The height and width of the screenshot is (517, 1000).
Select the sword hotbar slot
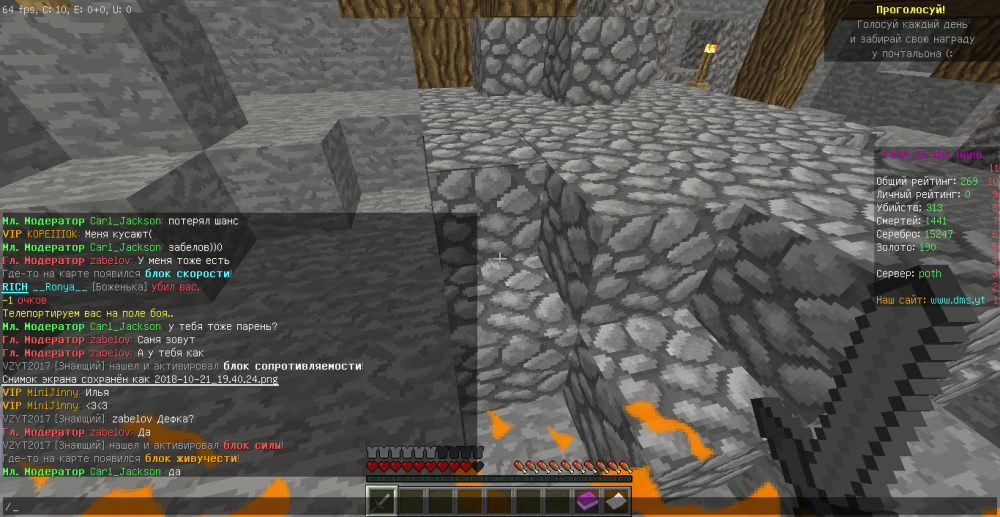point(381,500)
